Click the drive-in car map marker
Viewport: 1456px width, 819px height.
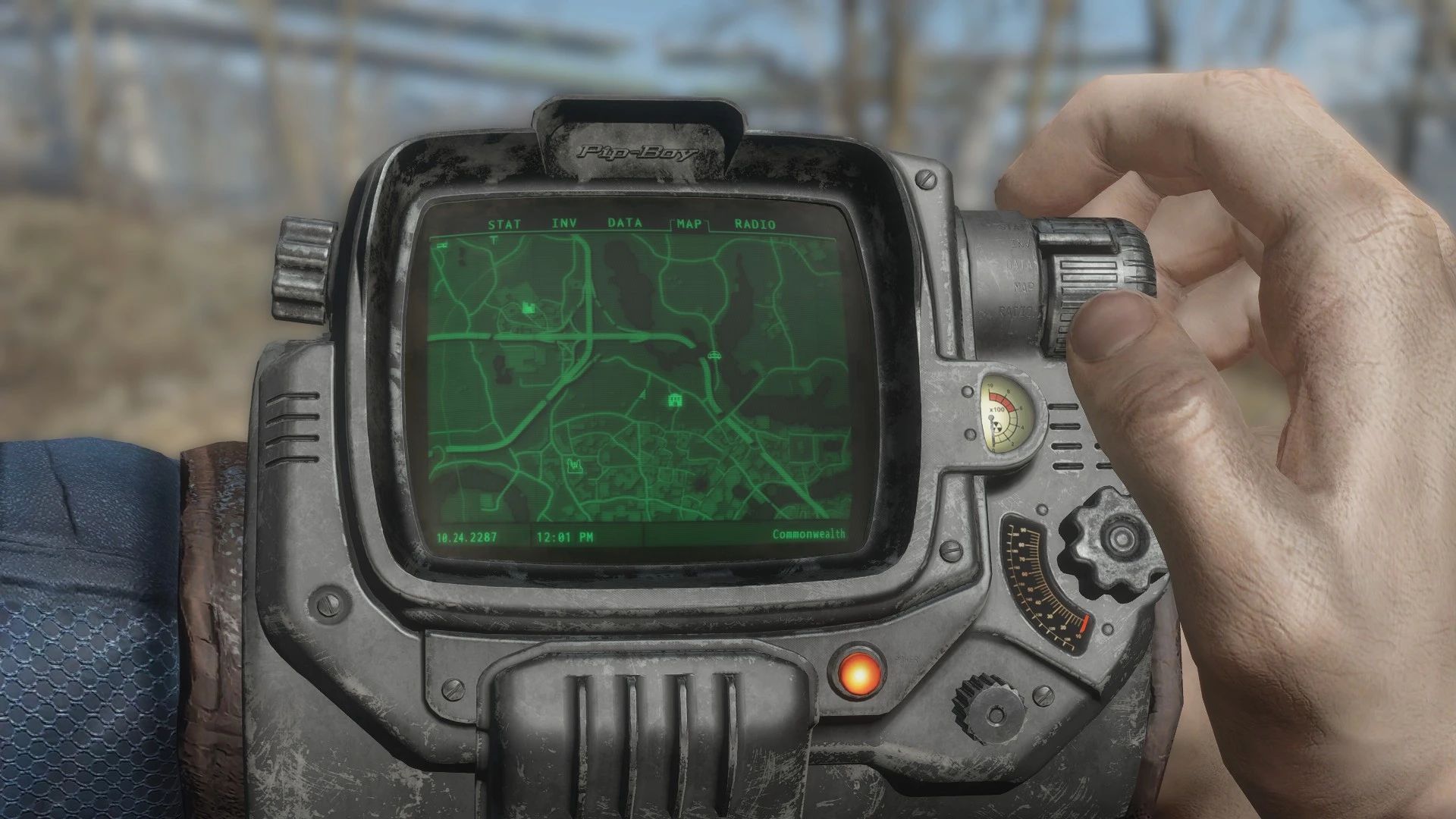714,356
